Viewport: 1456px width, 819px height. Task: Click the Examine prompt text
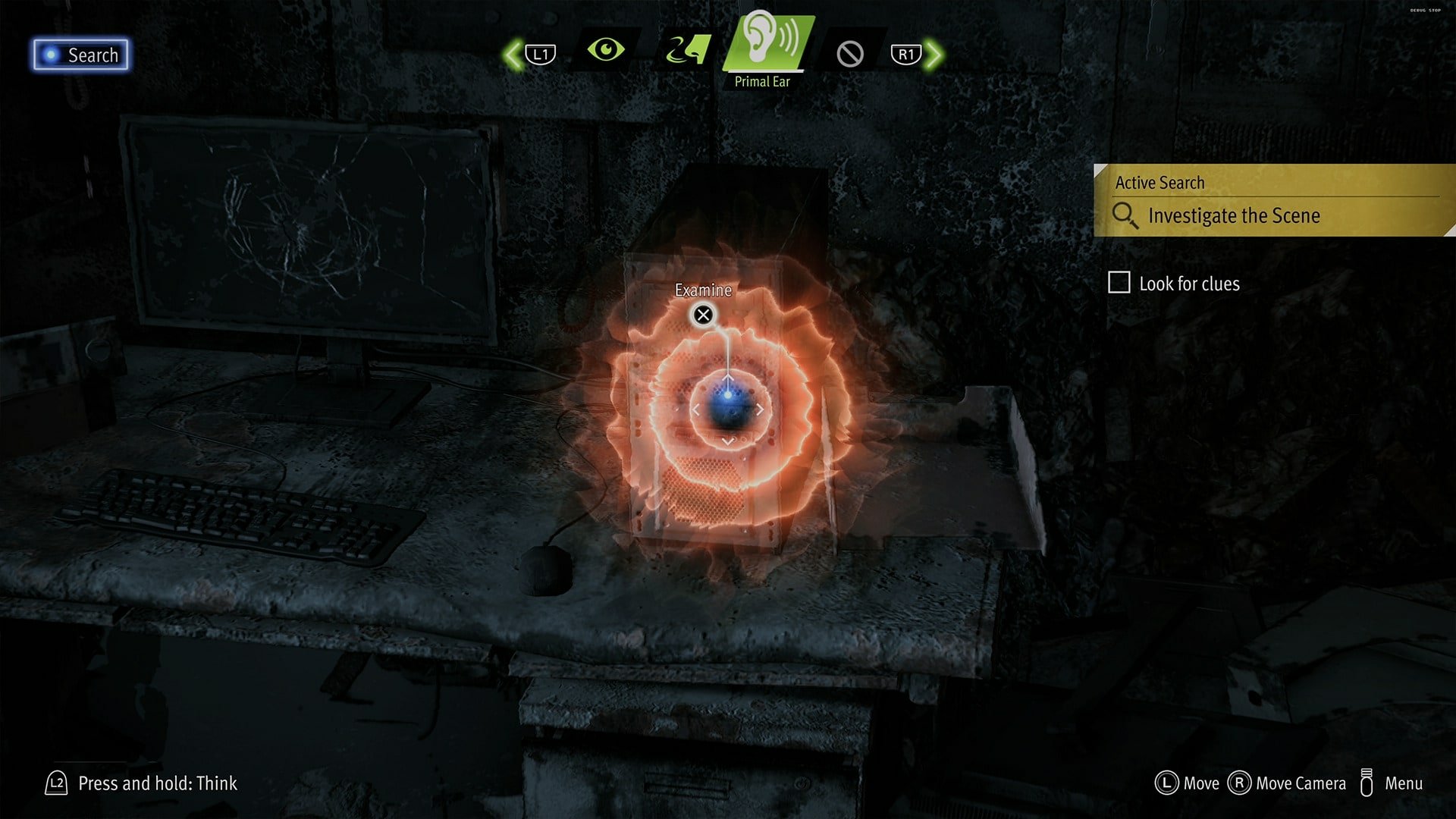click(x=703, y=290)
